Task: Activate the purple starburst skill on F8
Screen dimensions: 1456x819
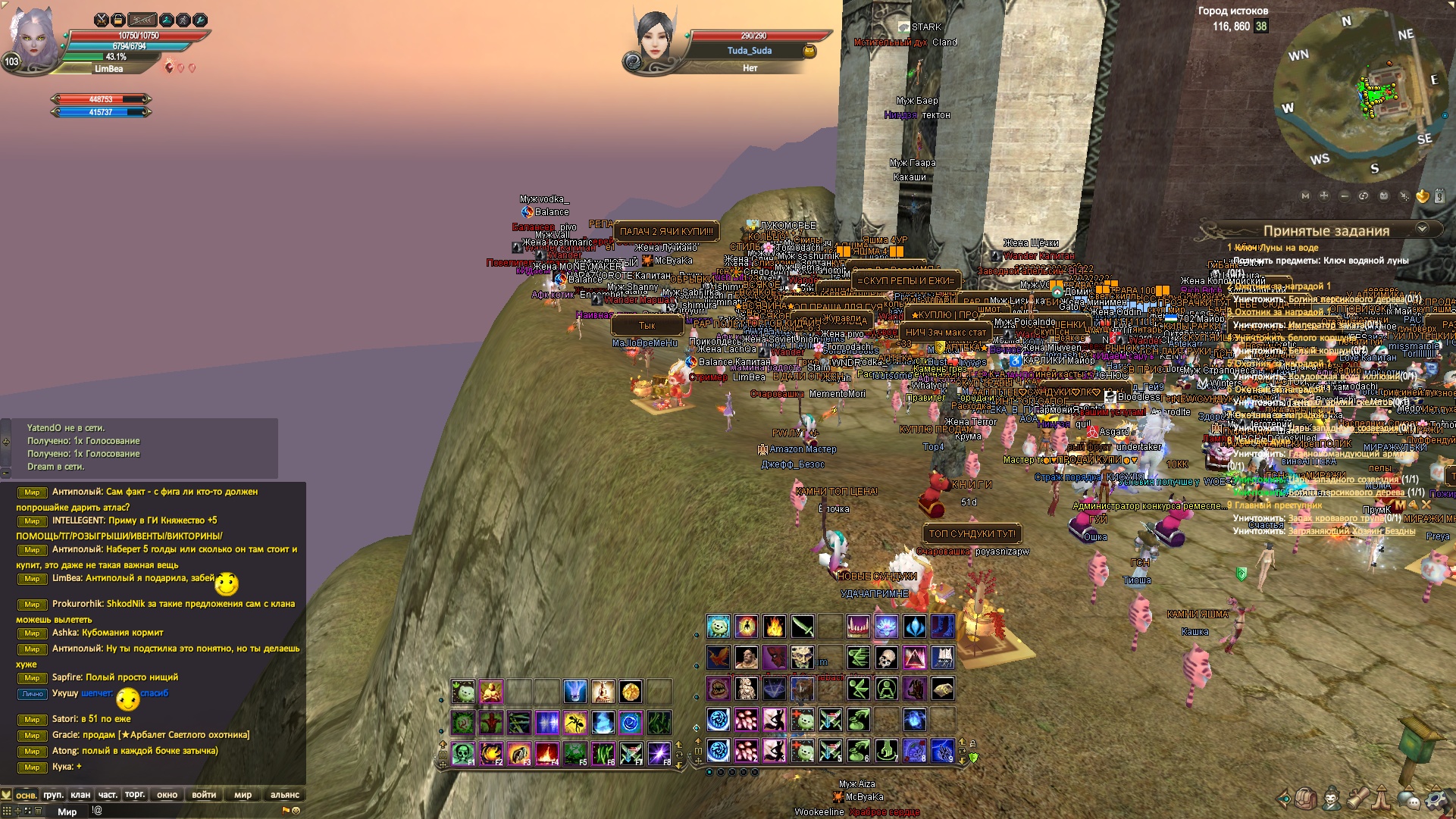Action: click(x=658, y=753)
